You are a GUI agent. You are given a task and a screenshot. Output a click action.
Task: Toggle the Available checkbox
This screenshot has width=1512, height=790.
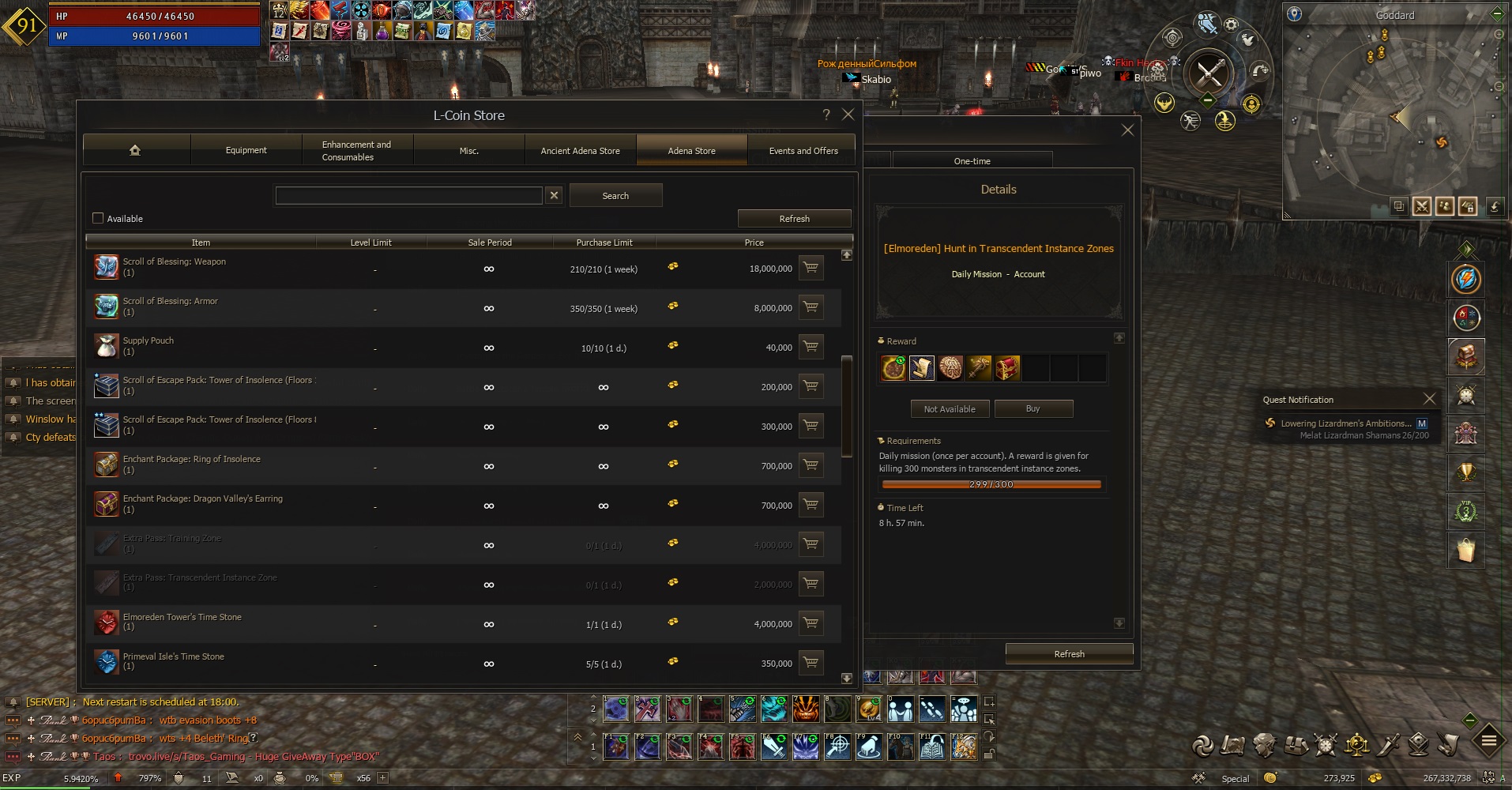(99, 218)
